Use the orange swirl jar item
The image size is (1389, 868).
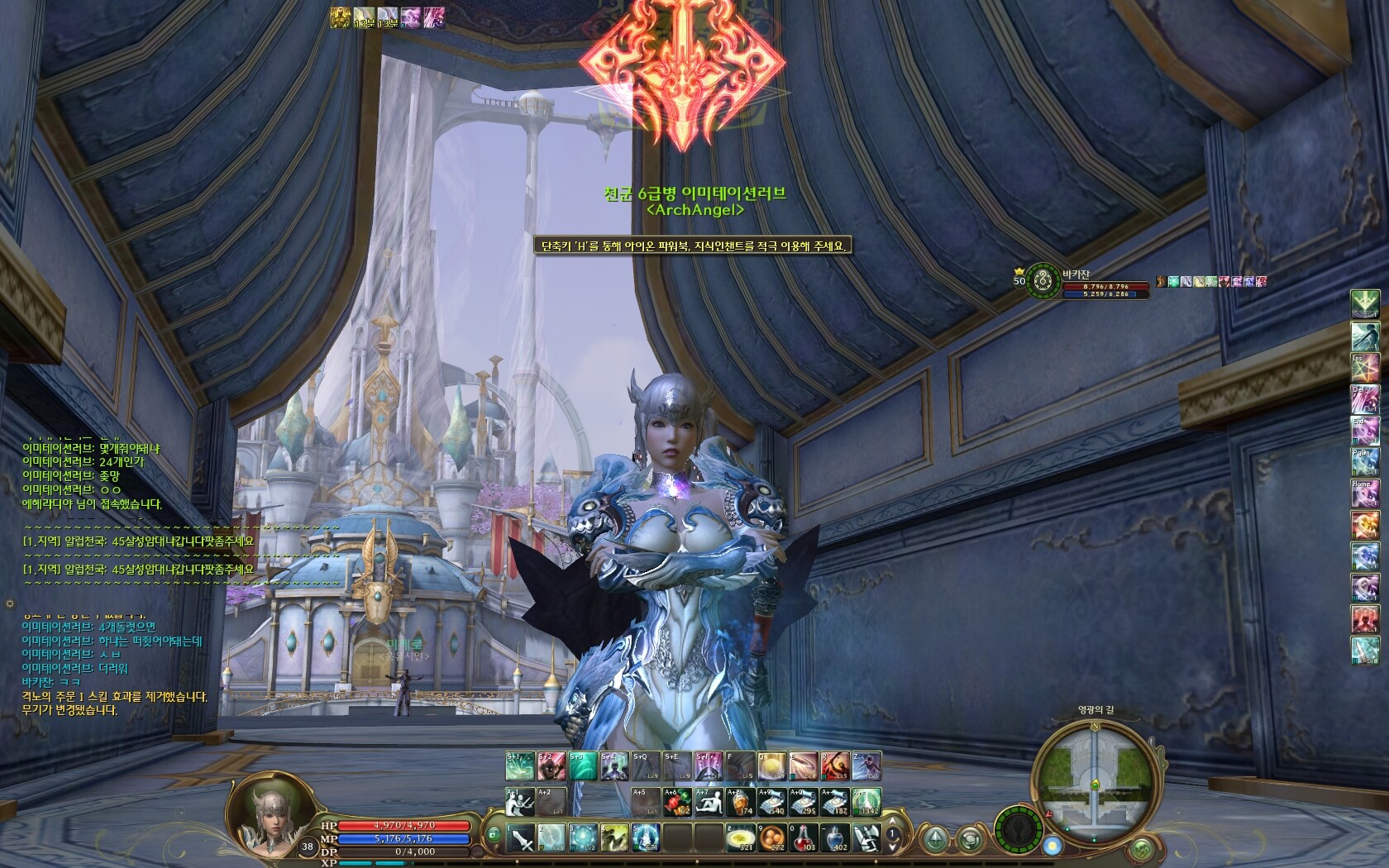740,802
